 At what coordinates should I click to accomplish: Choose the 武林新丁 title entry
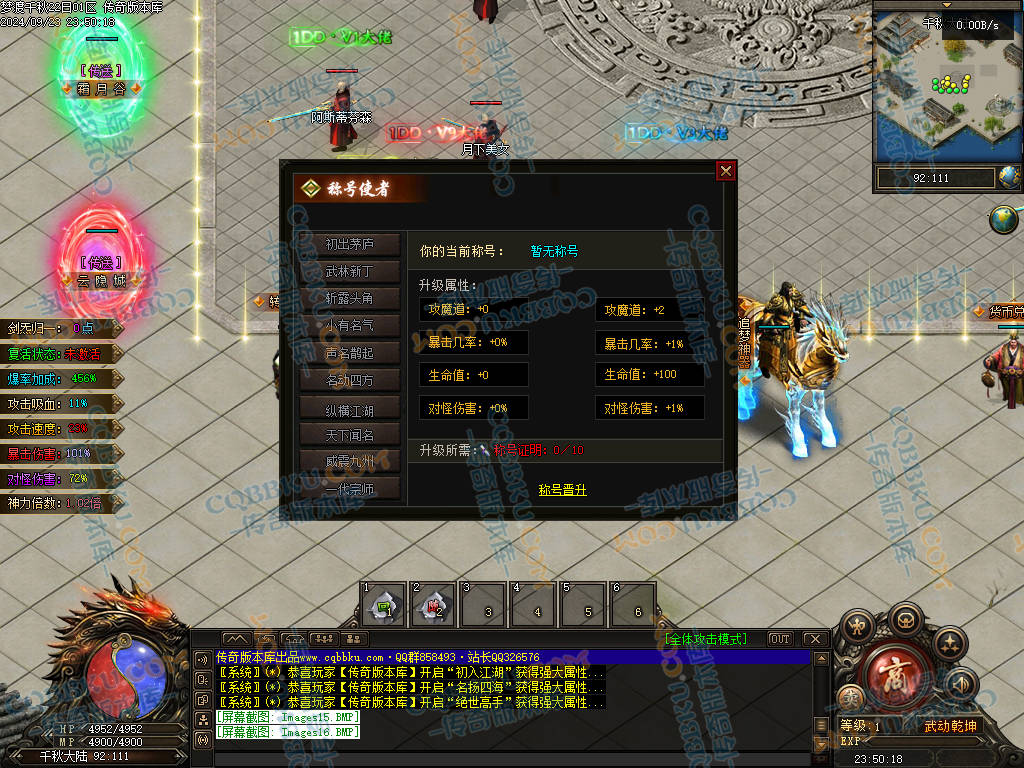click(x=349, y=271)
